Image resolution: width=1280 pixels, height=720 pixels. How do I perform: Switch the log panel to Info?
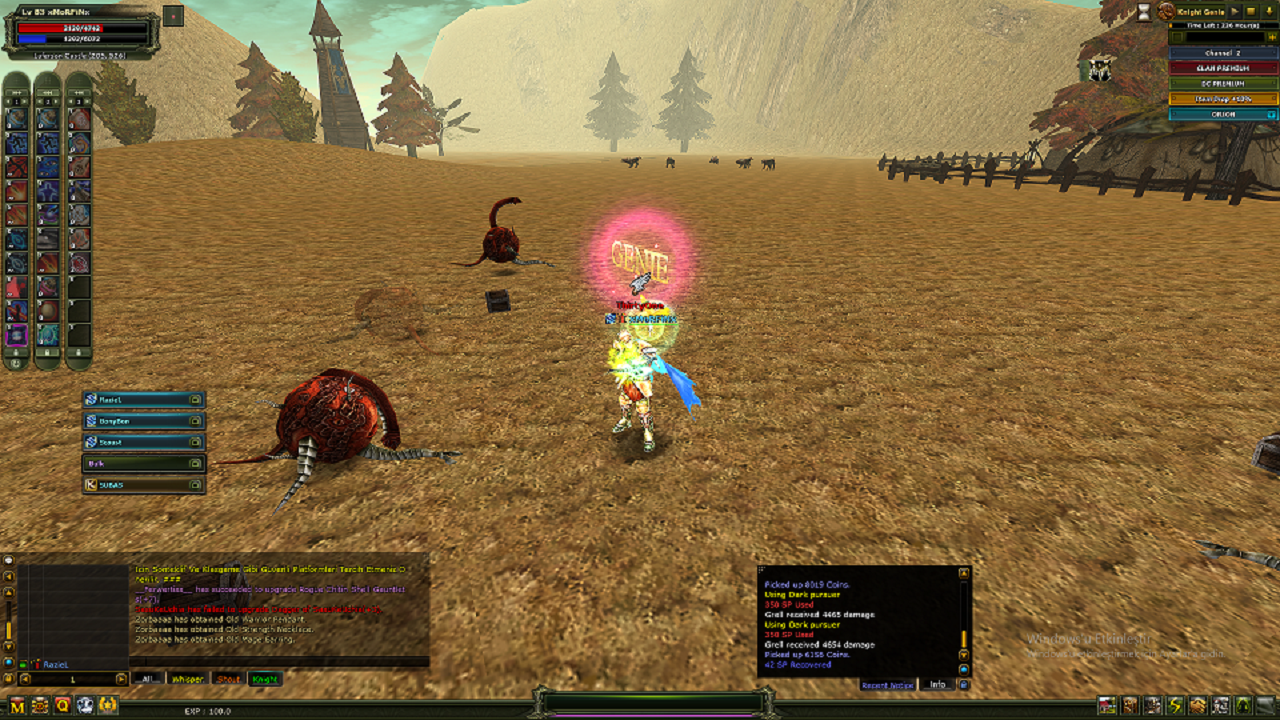click(x=937, y=685)
